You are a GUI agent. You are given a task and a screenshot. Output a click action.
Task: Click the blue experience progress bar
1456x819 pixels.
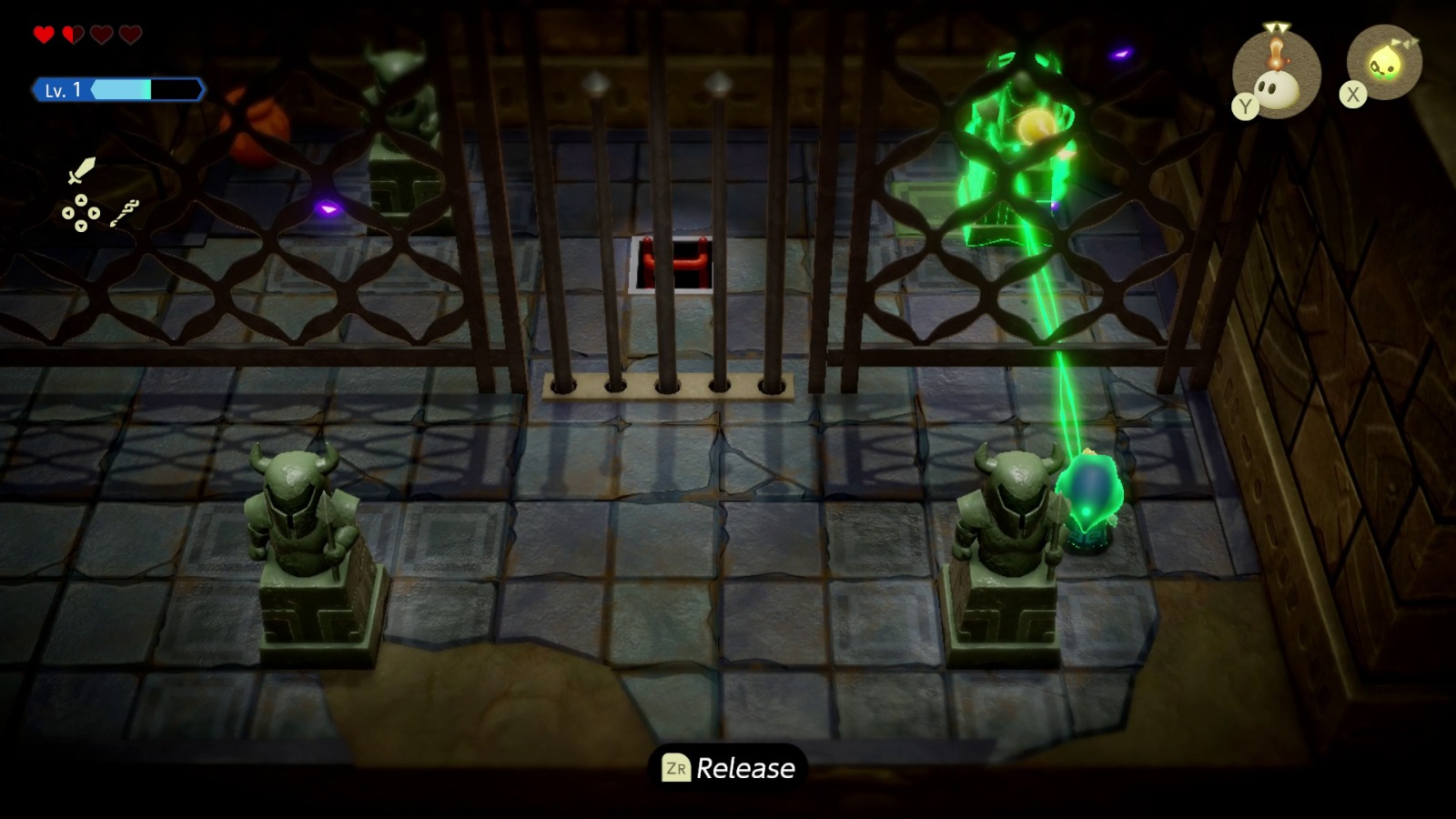123,90
